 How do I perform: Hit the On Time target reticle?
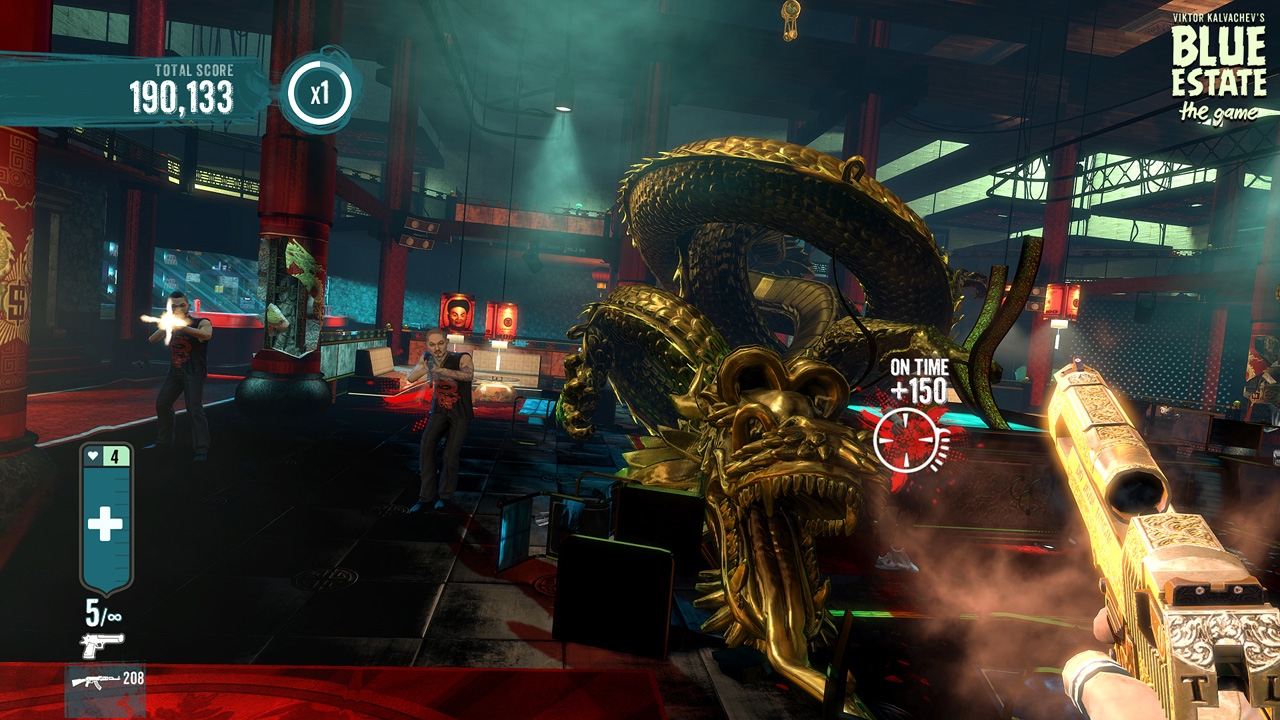(907, 440)
